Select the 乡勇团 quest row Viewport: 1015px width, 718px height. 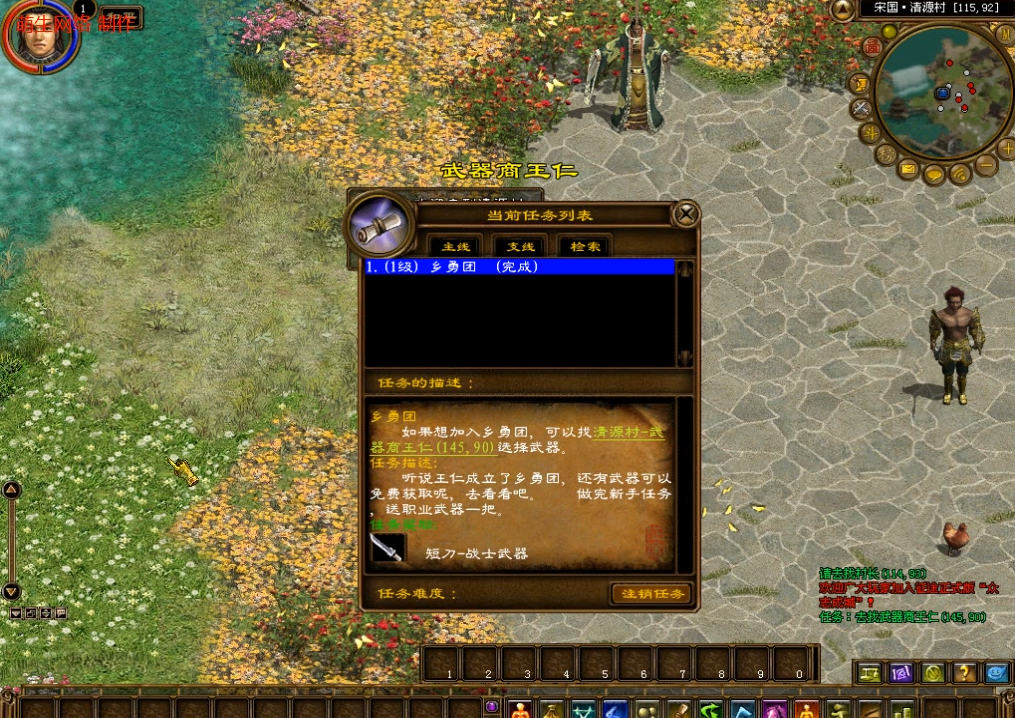[520, 267]
